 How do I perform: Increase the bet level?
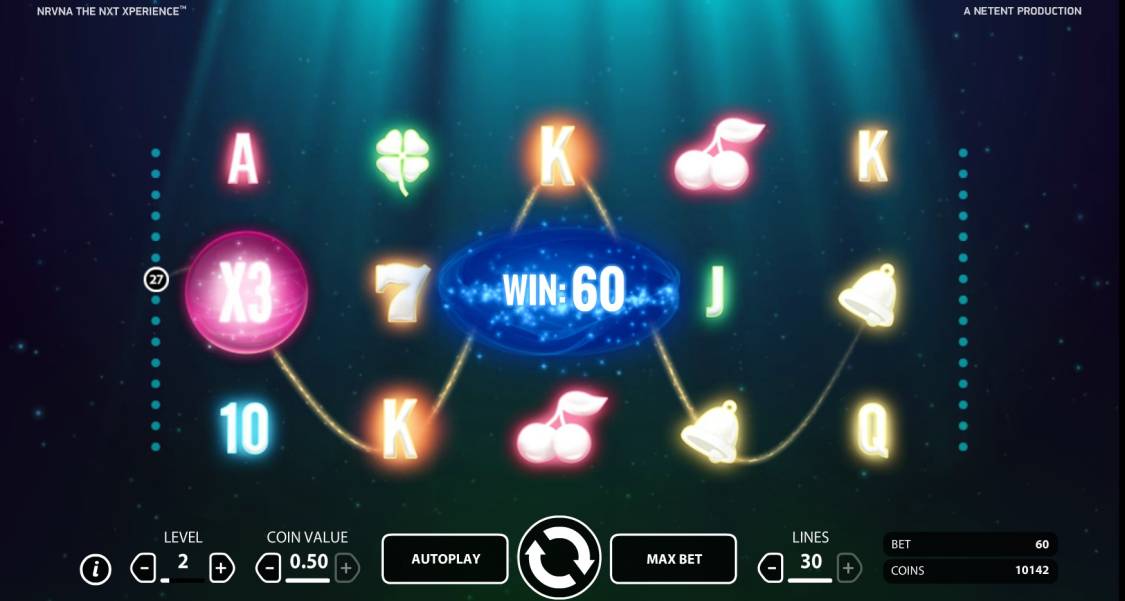click(x=221, y=568)
